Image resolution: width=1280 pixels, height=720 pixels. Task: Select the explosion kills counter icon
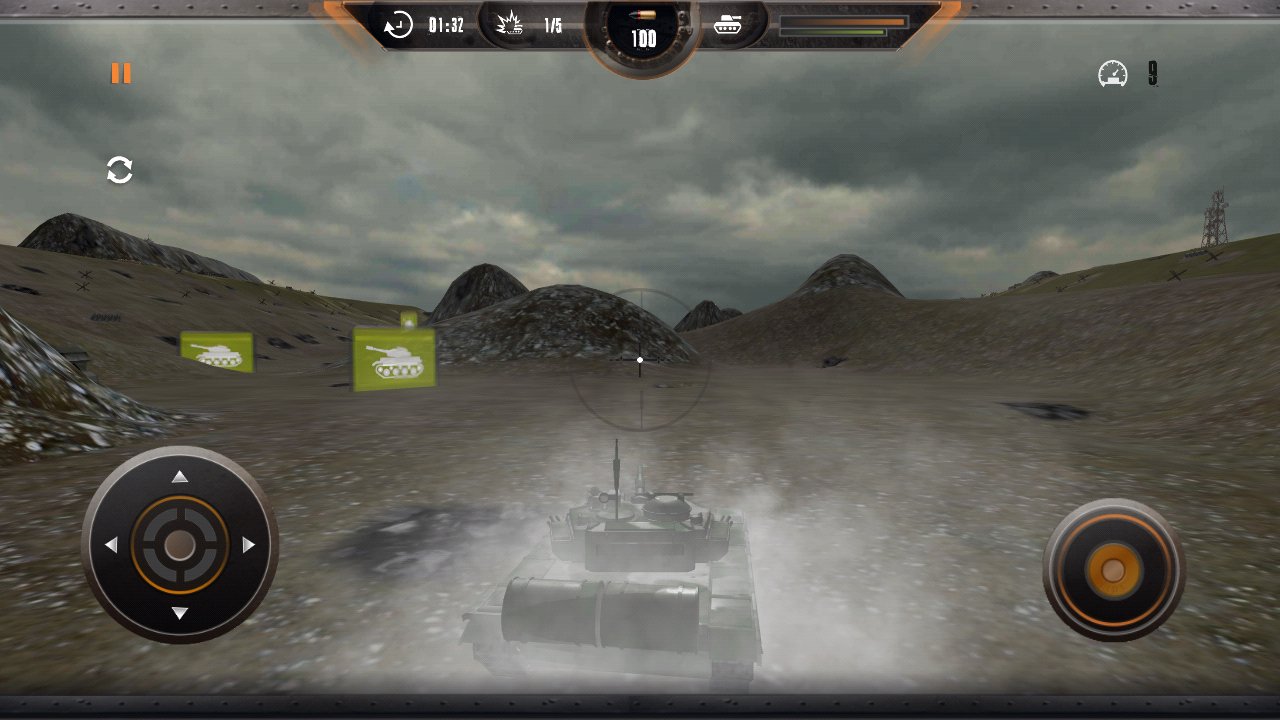(510, 25)
